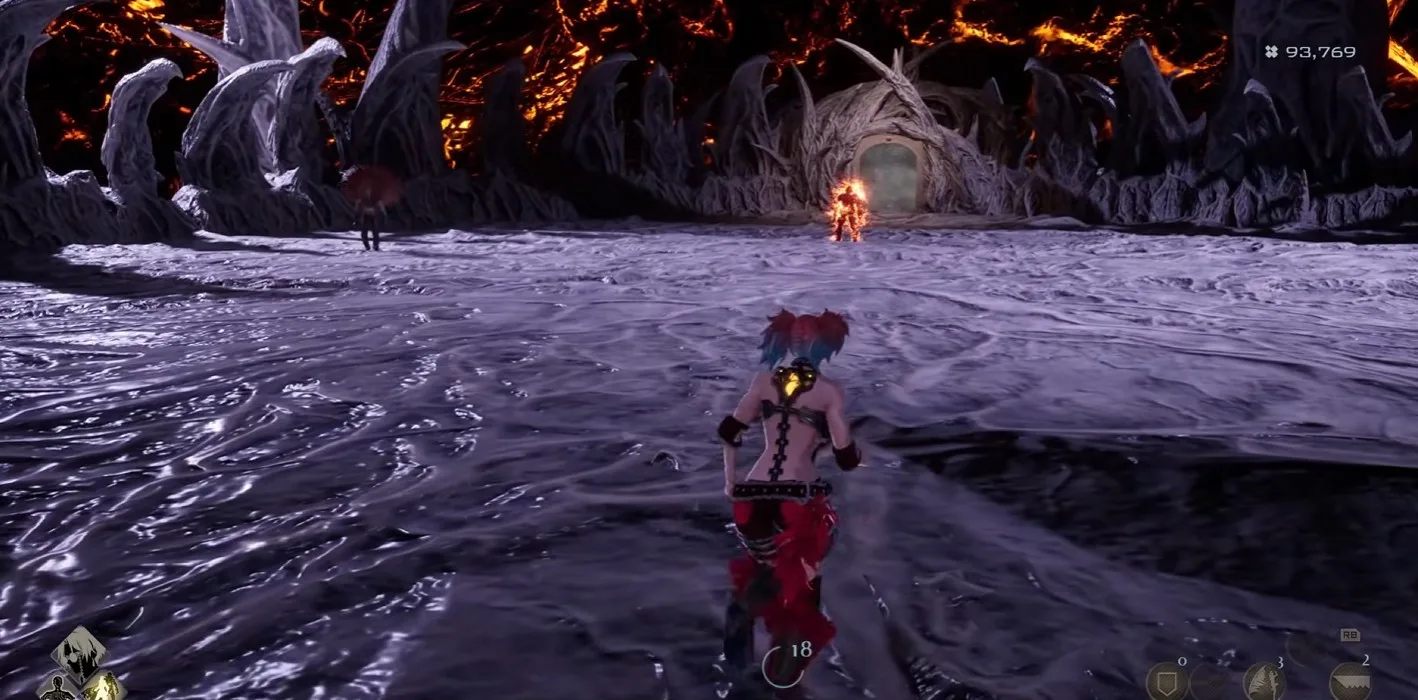This screenshot has height=700, width=1418.
Task: Select the glowing yellow figure diamond icon
Action: pos(103,687)
